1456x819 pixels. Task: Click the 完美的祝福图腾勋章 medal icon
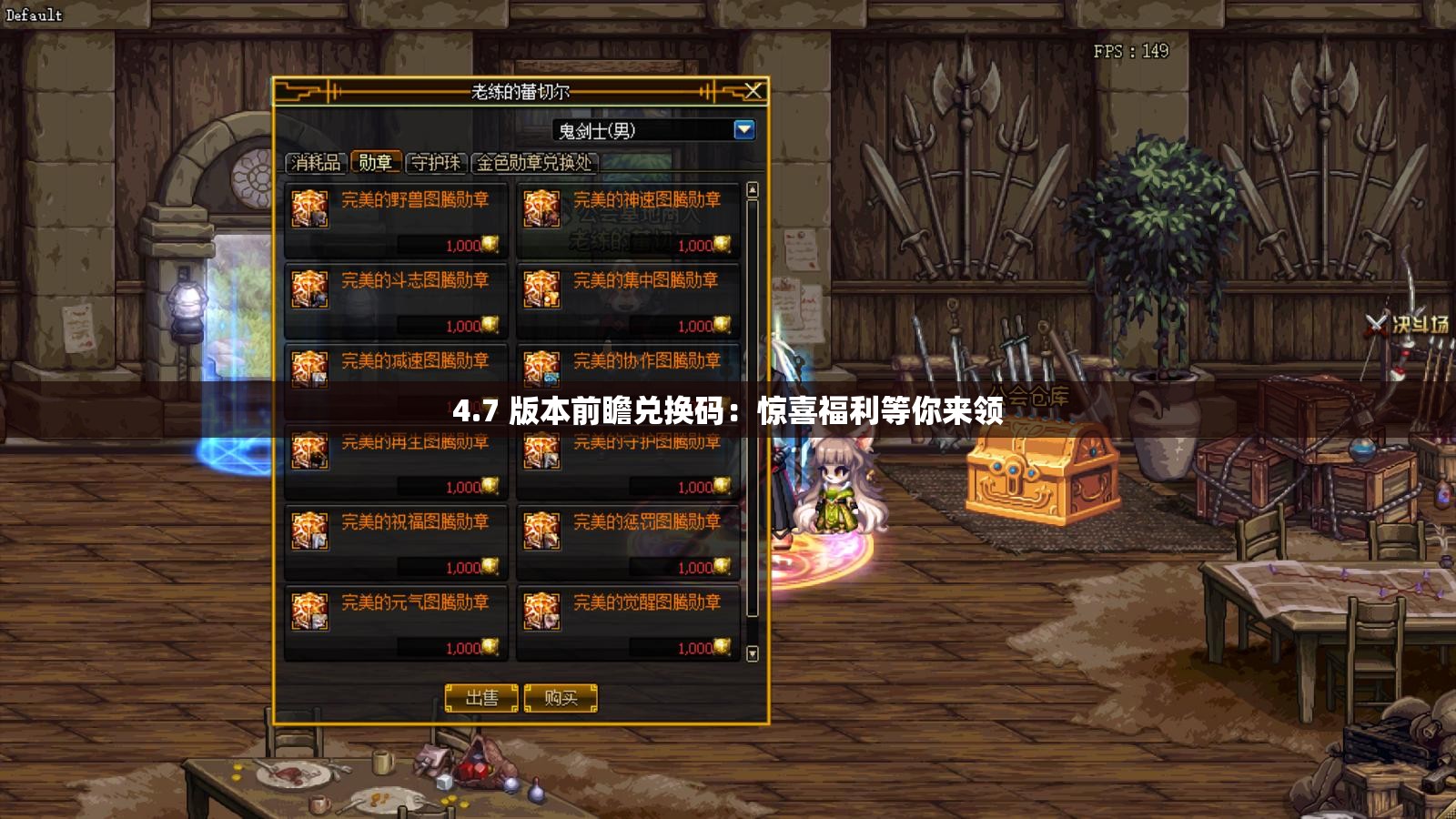[309, 531]
